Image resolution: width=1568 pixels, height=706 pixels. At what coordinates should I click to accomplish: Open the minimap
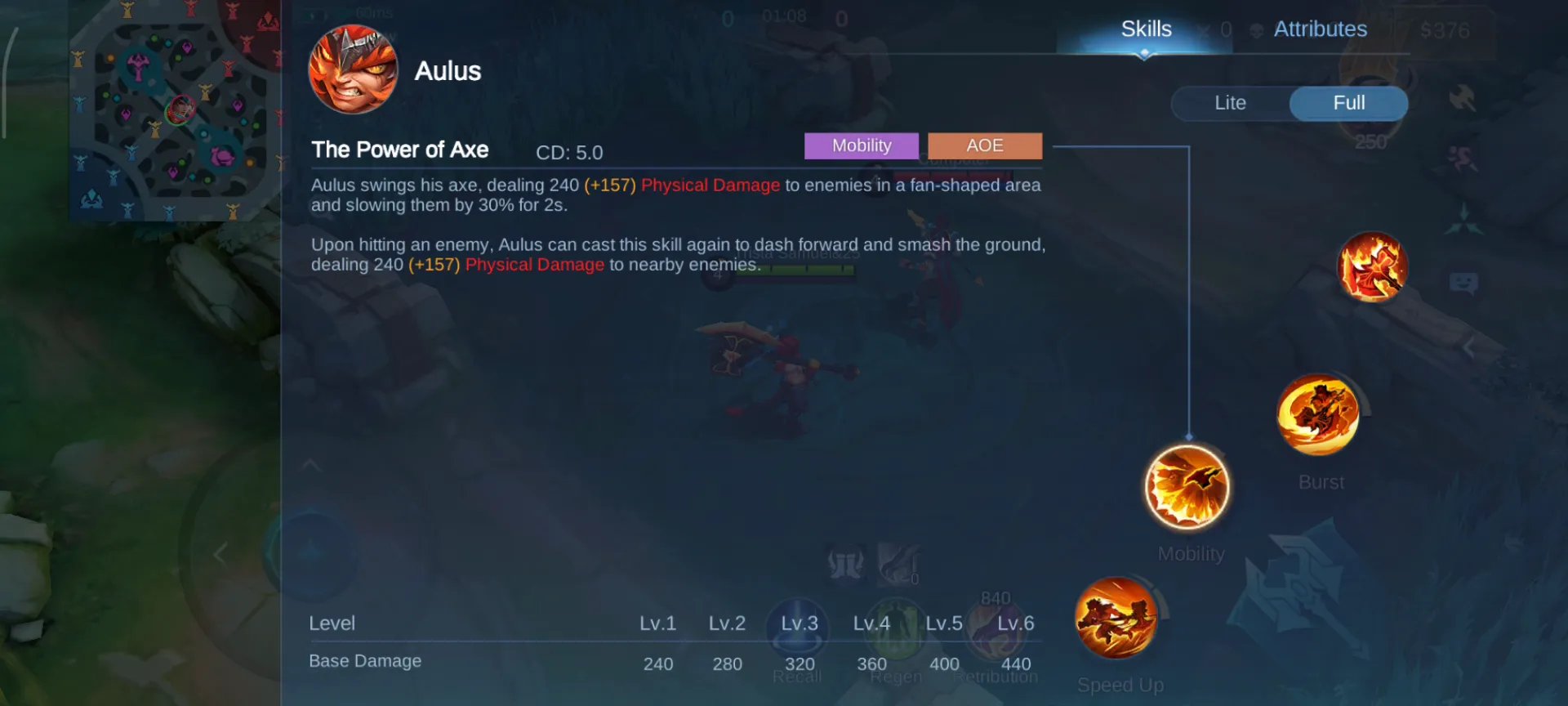pos(174,110)
